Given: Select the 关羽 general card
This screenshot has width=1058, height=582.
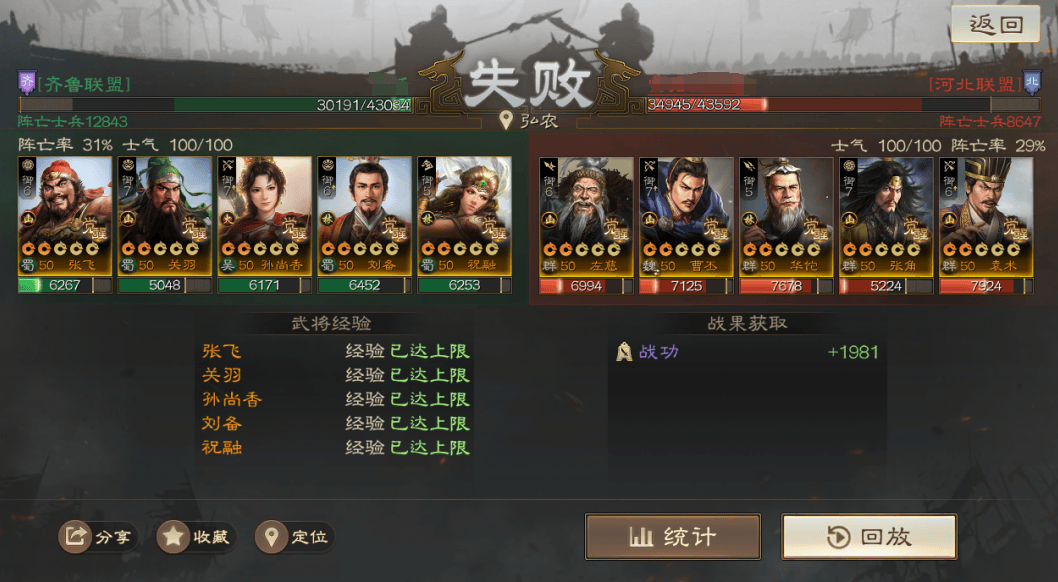Looking at the screenshot, I should pos(165,215).
